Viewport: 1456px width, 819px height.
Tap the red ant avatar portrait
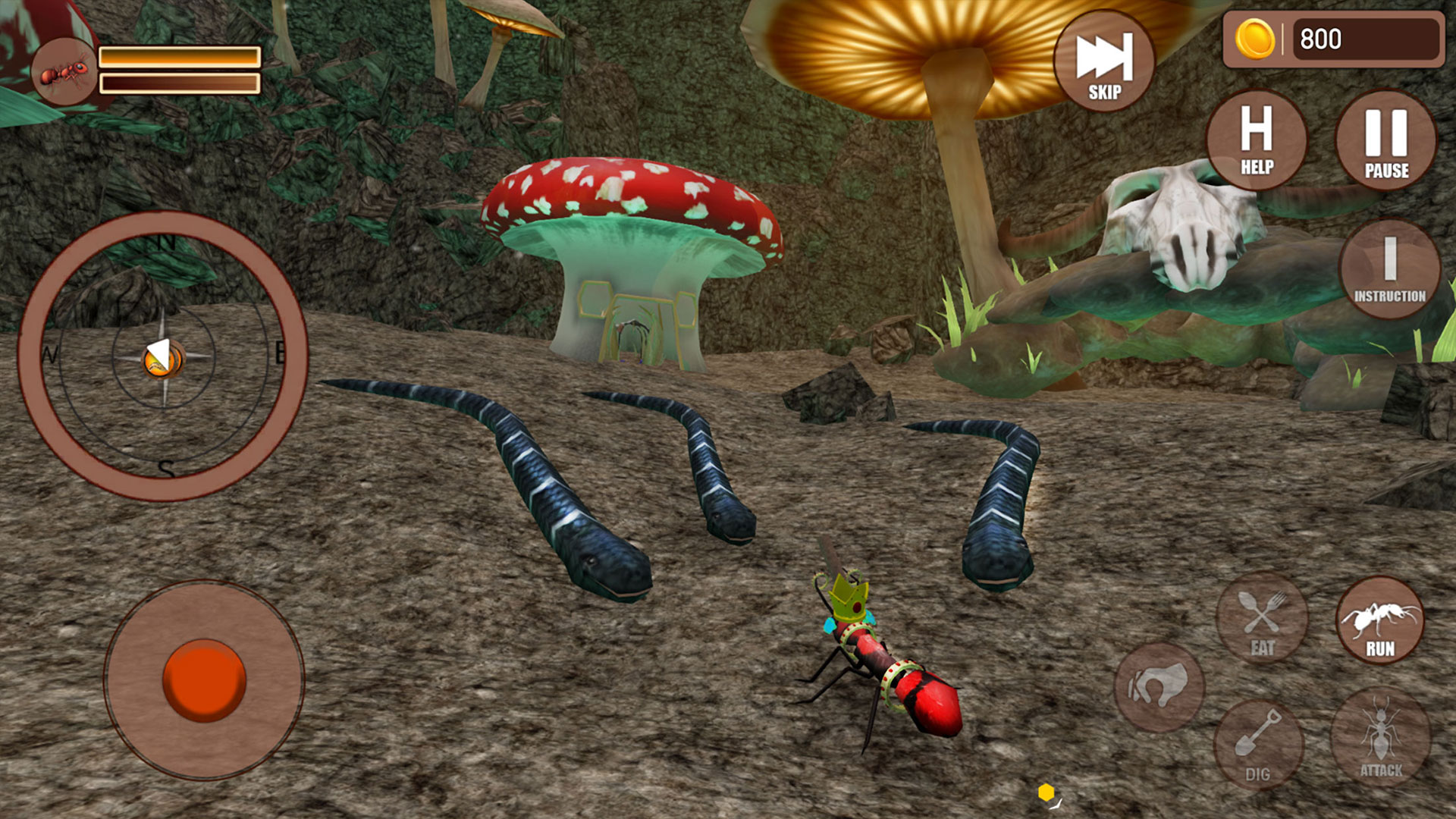click(64, 72)
